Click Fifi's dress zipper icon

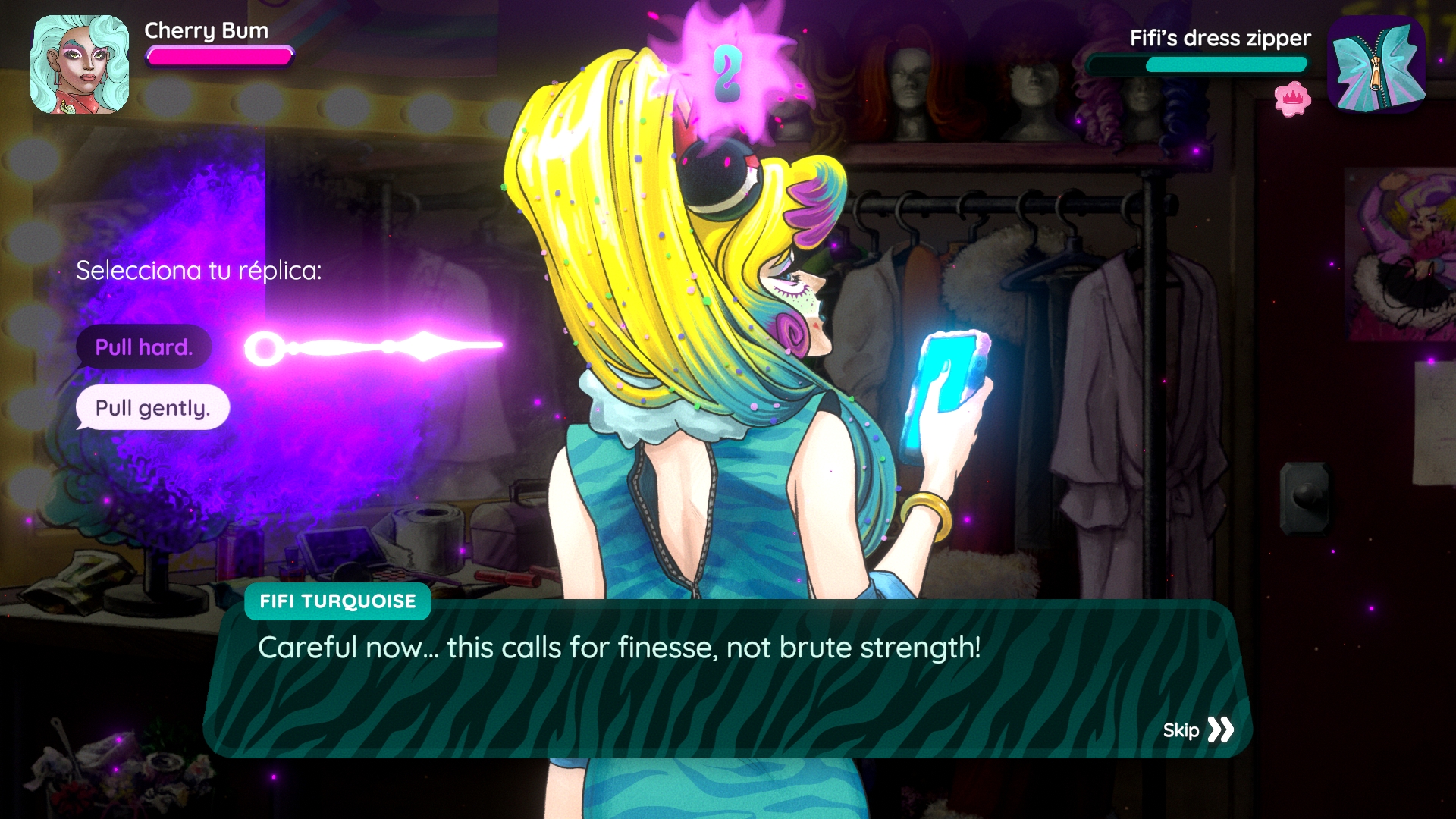point(1376,66)
